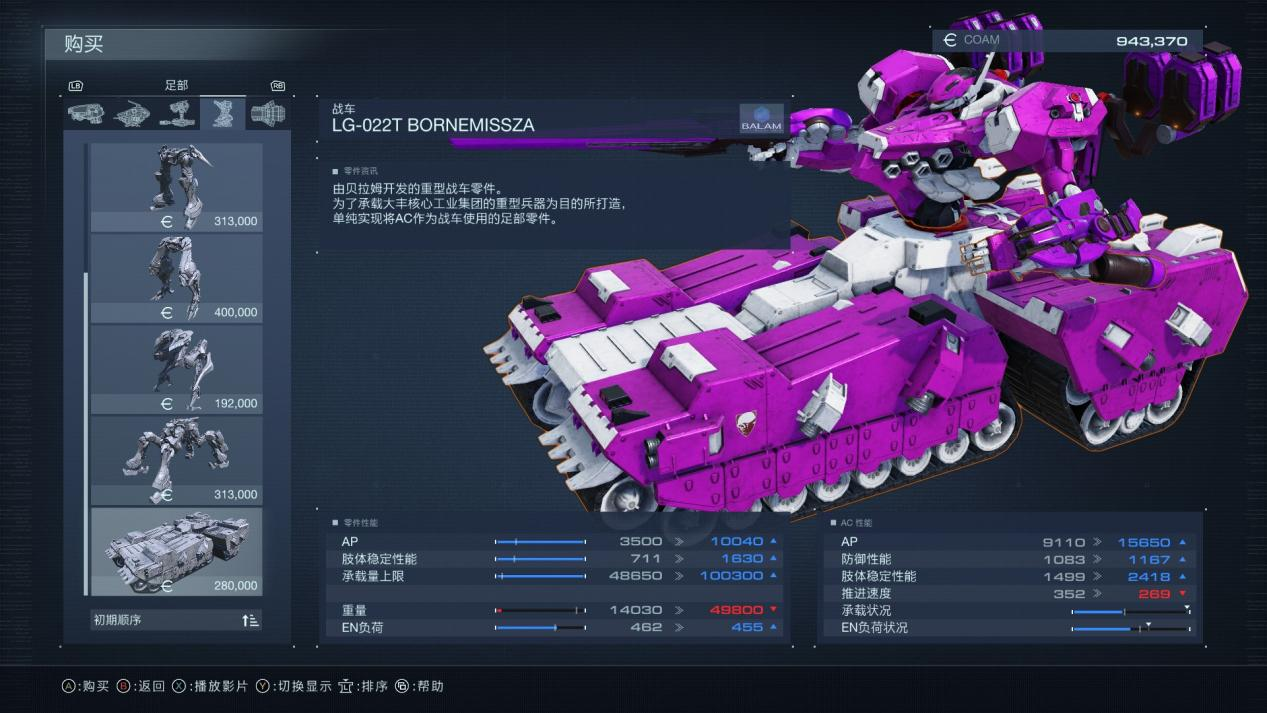Screen dimensions: 1267x713
Task: Select the leg part priced 400,000
Action: pyautogui.click(x=177, y=278)
